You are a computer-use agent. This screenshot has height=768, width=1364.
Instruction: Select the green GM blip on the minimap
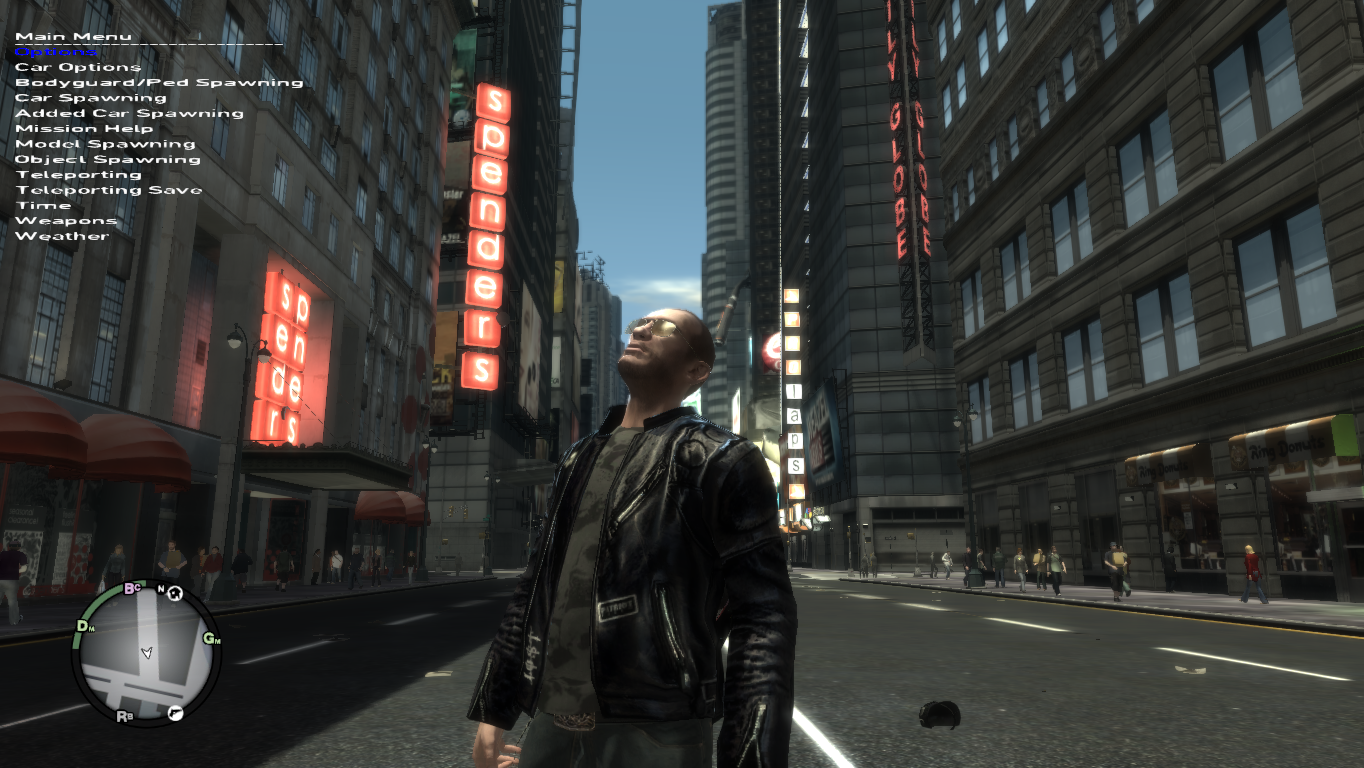point(211,639)
